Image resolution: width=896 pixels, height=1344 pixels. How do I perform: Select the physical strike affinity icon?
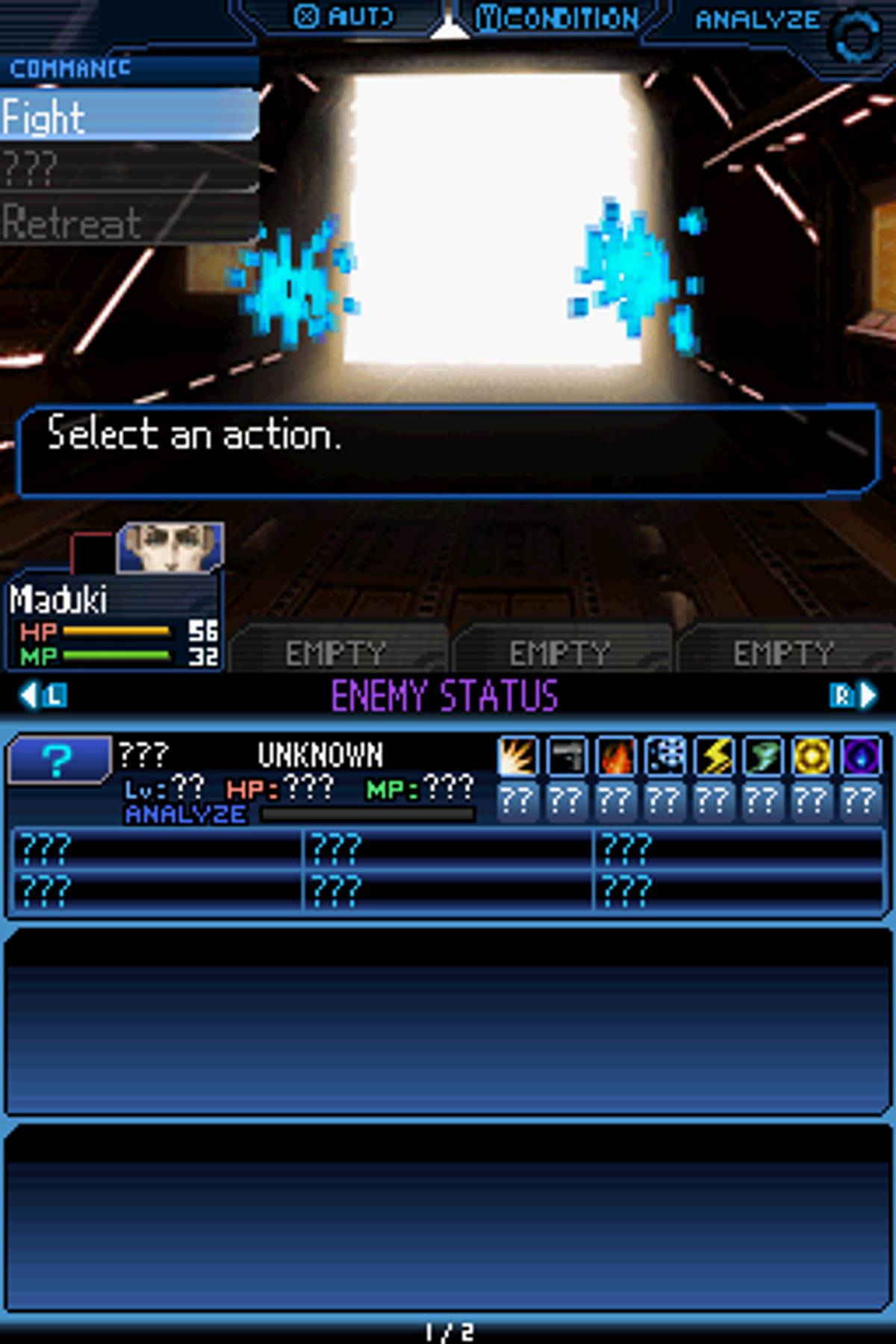click(518, 756)
